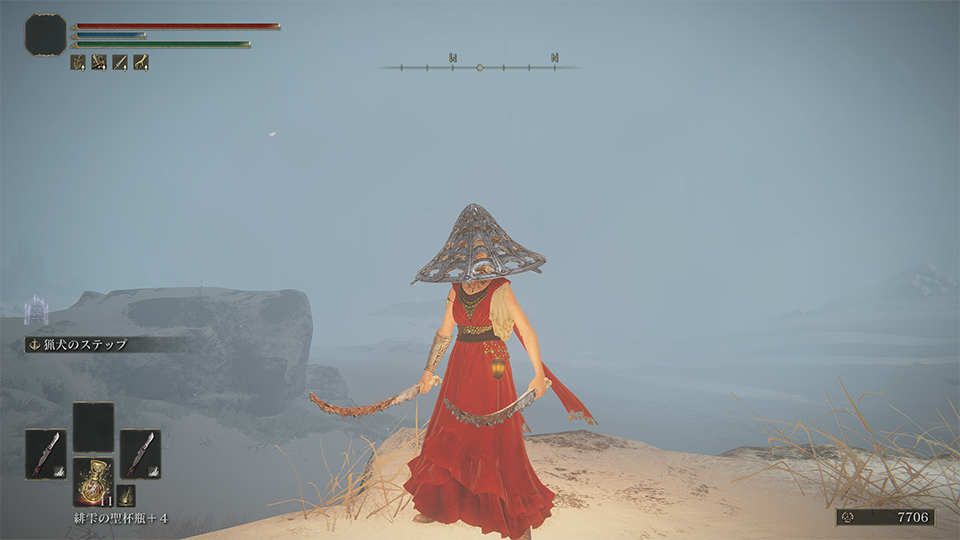Select the left-hand armament slot

coord(45,453)
